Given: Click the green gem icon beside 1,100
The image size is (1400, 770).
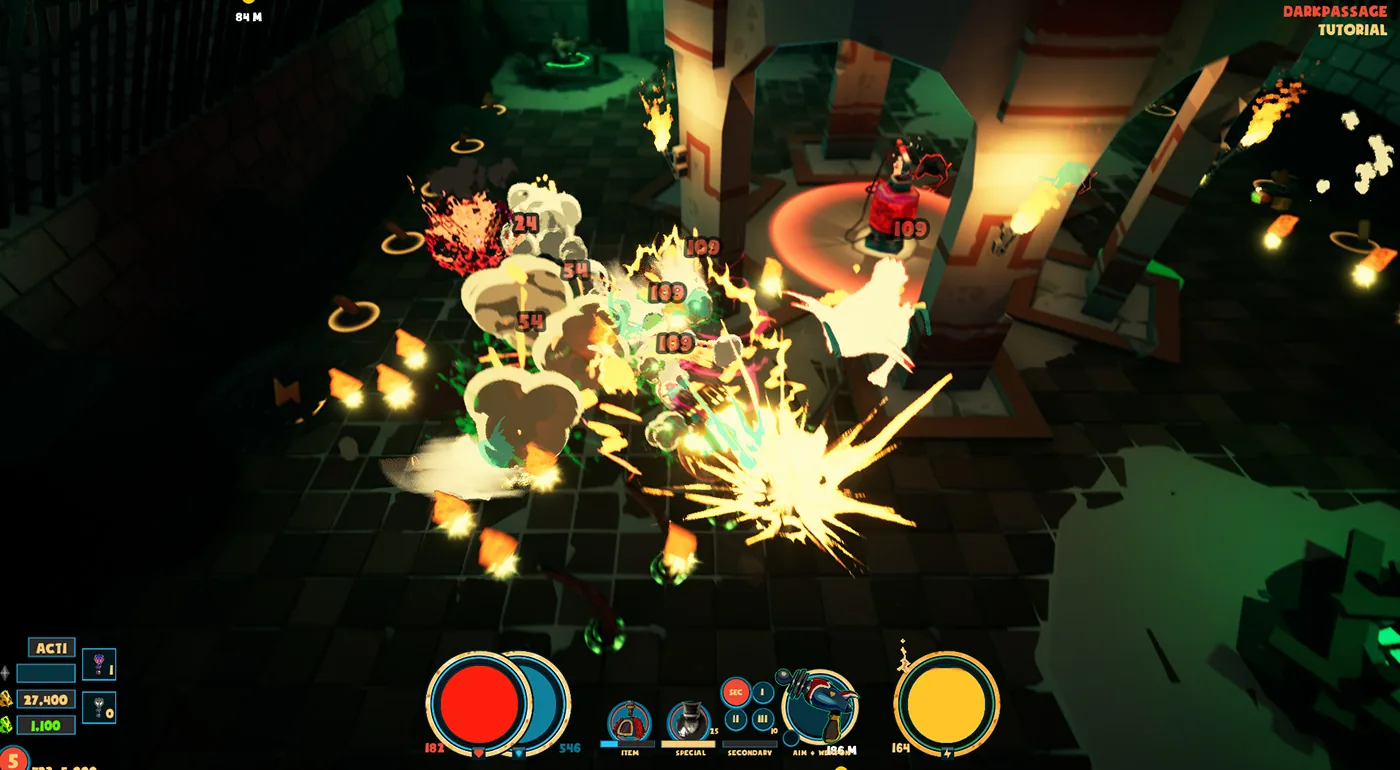Looking at the screenshot, I should pos(8,725).
